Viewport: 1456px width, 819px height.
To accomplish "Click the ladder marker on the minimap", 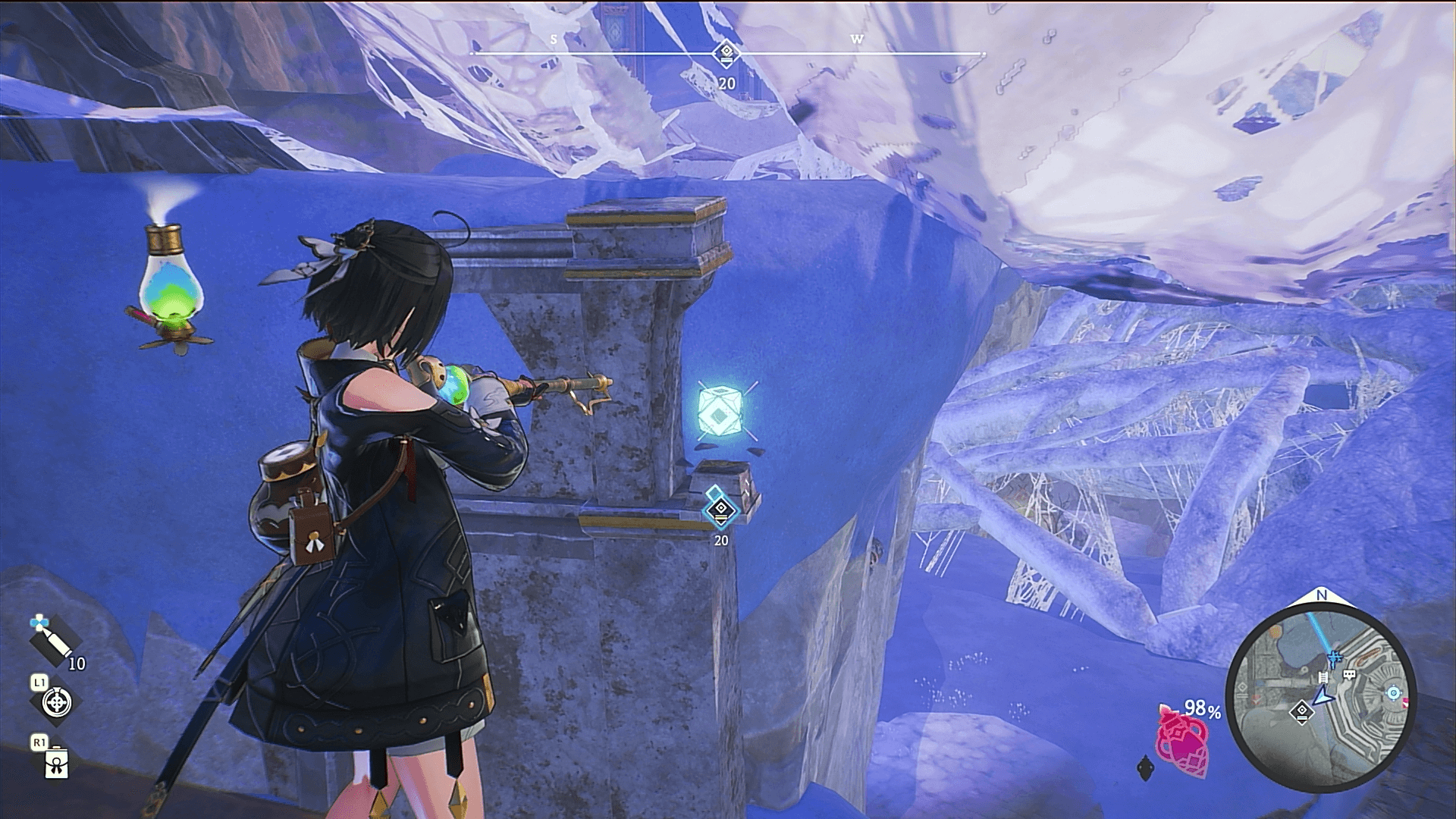I will point(1323,677).
